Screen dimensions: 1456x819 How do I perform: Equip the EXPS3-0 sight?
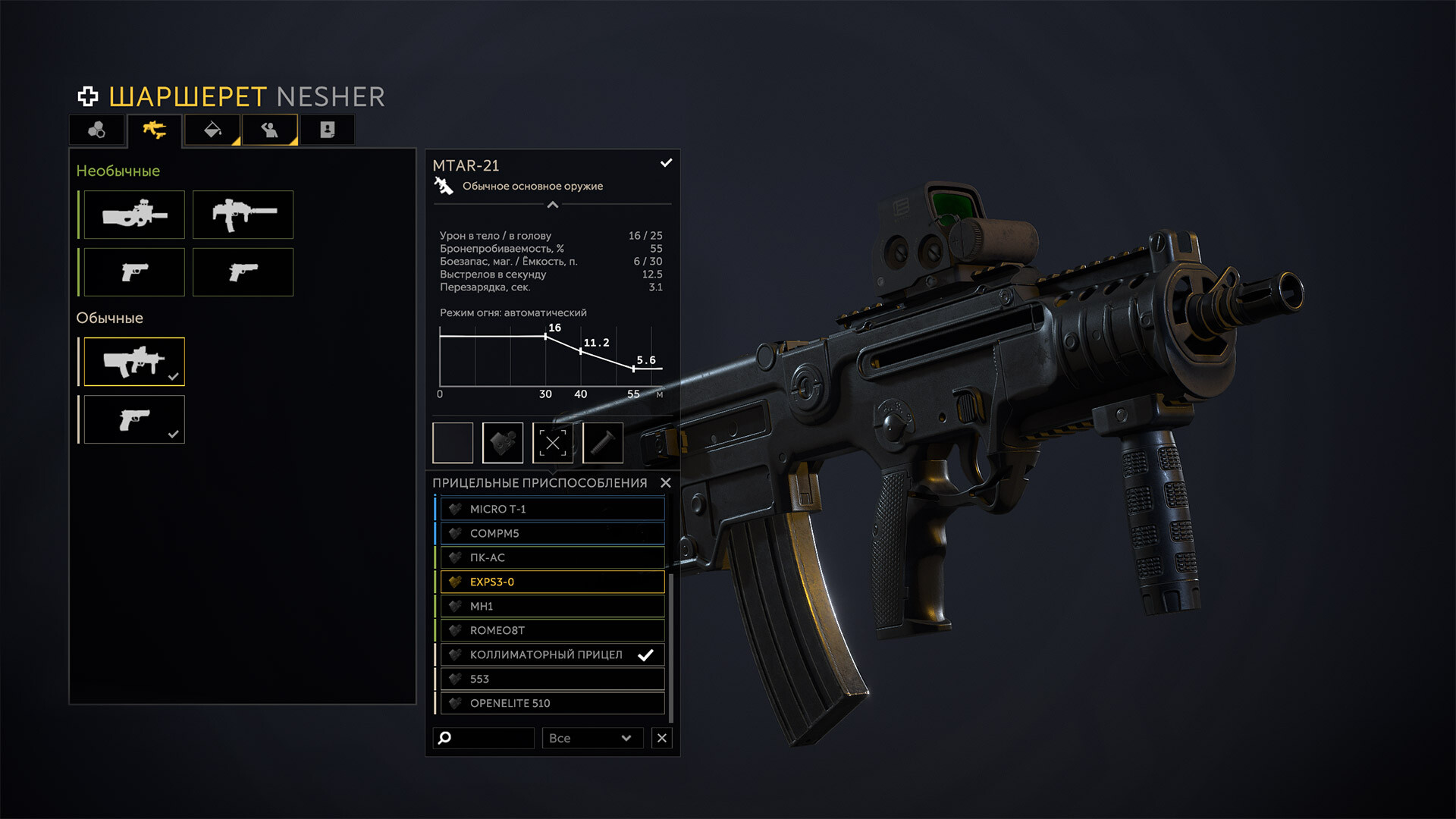[552, 582]
